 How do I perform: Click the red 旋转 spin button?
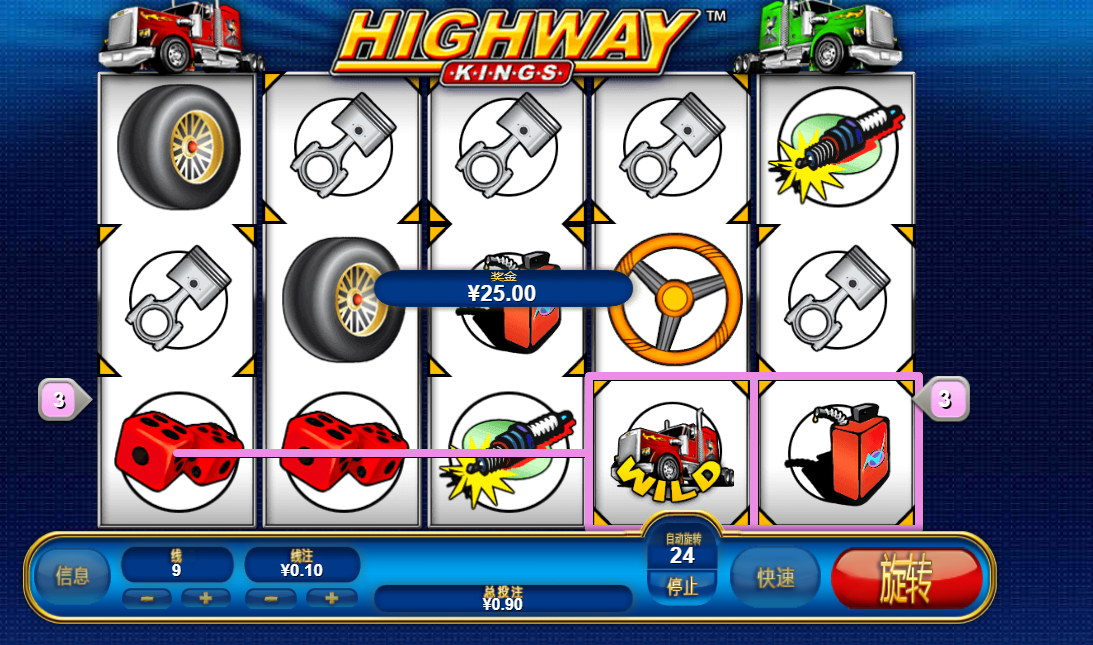(906, 578)
